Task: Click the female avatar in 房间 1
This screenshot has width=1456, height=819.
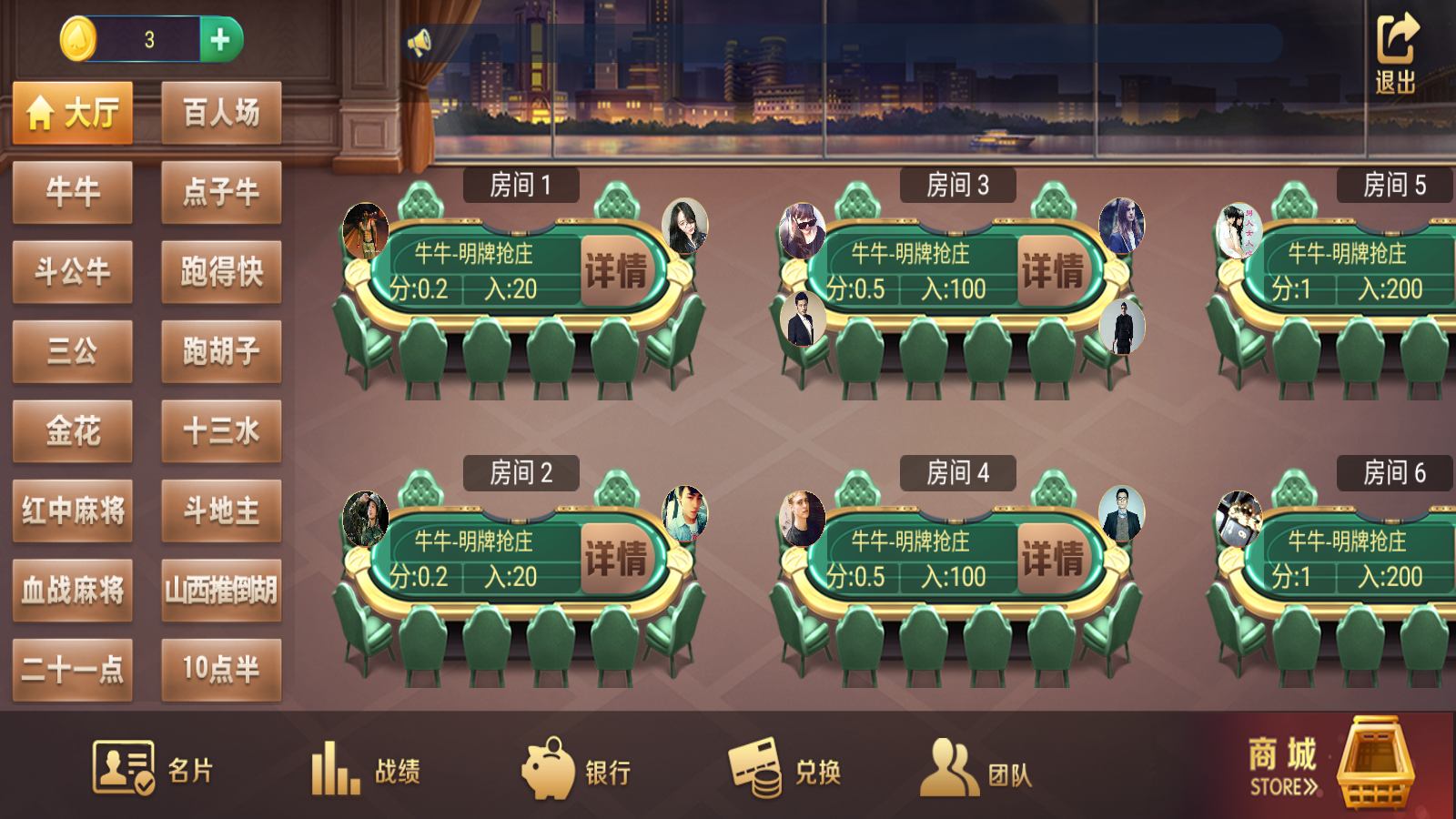Action: (684, 227)
